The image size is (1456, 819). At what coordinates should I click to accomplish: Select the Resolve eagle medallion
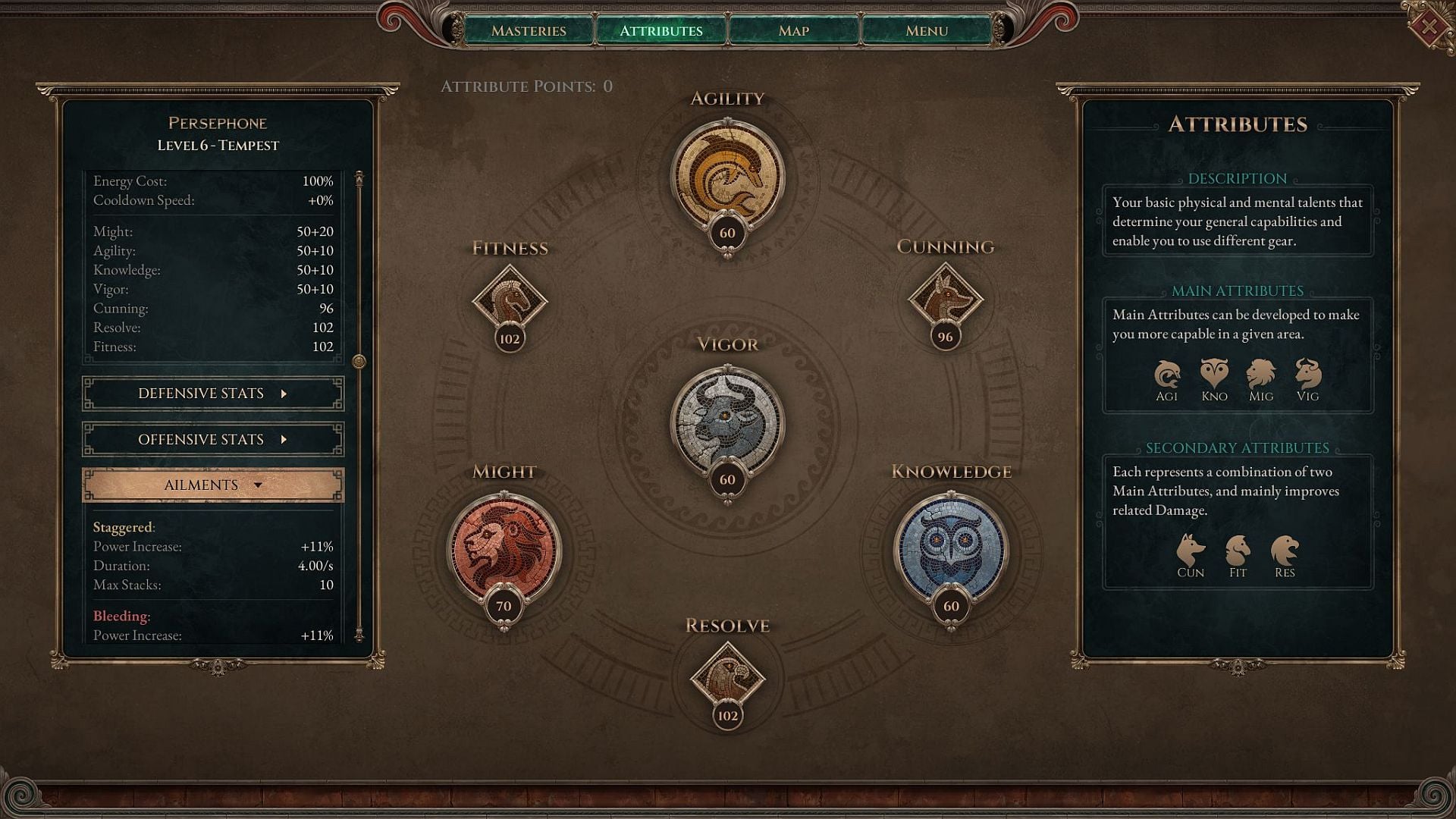[726, 681]
